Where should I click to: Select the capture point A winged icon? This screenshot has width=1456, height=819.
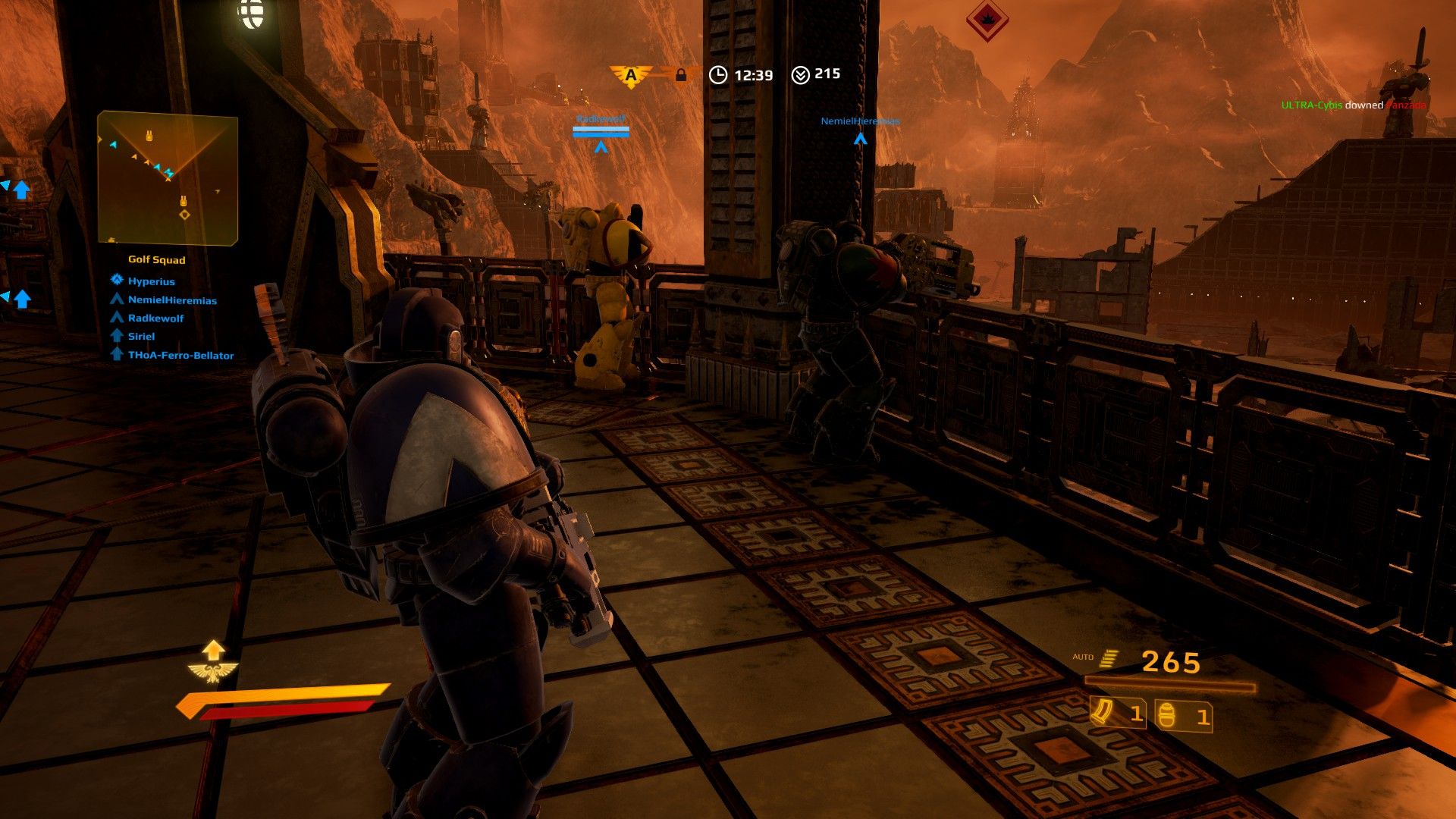click(630, 75)
